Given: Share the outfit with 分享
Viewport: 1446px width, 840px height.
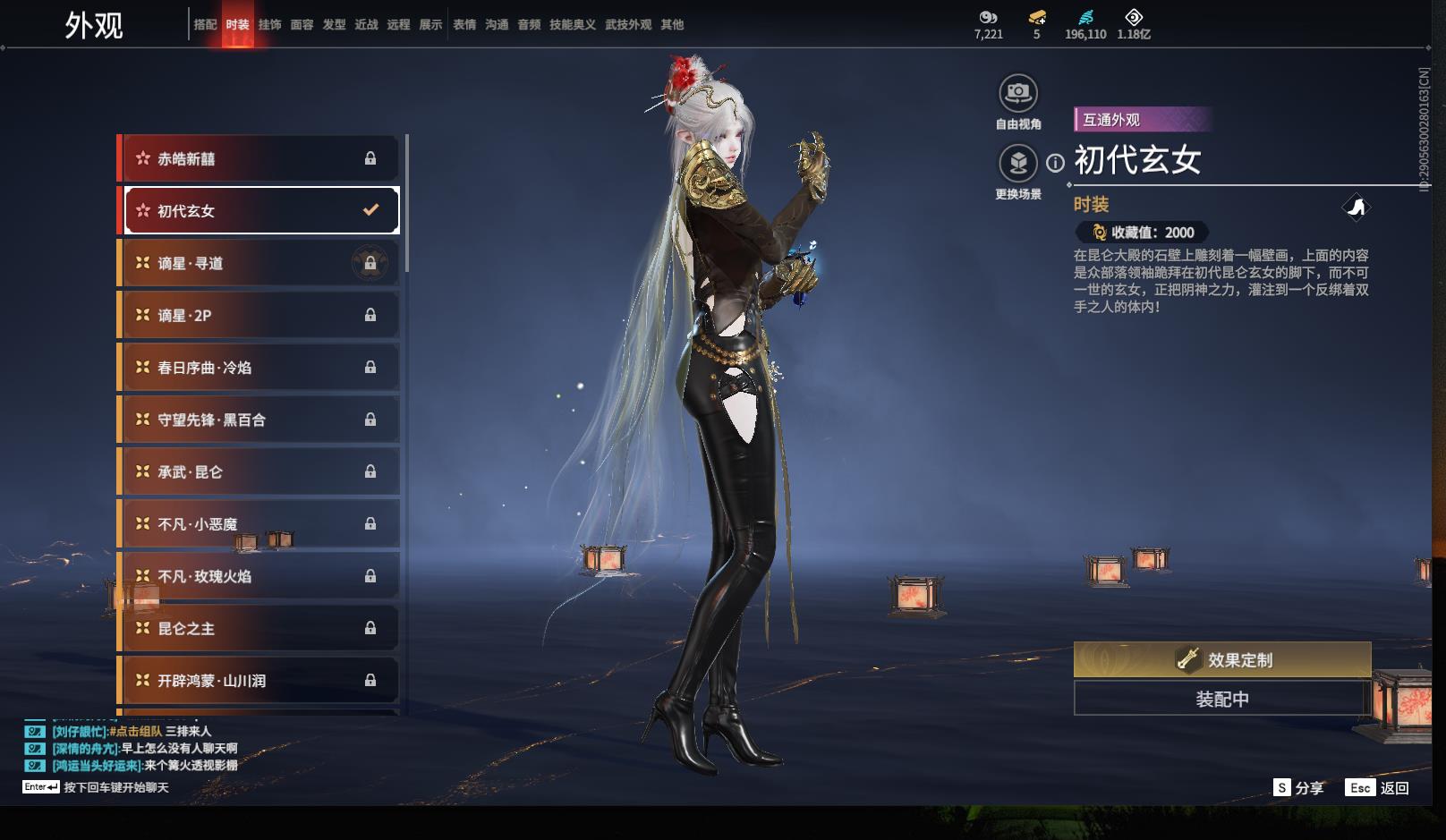Looking at the screenshot, I should click(x=1298, y=788).
